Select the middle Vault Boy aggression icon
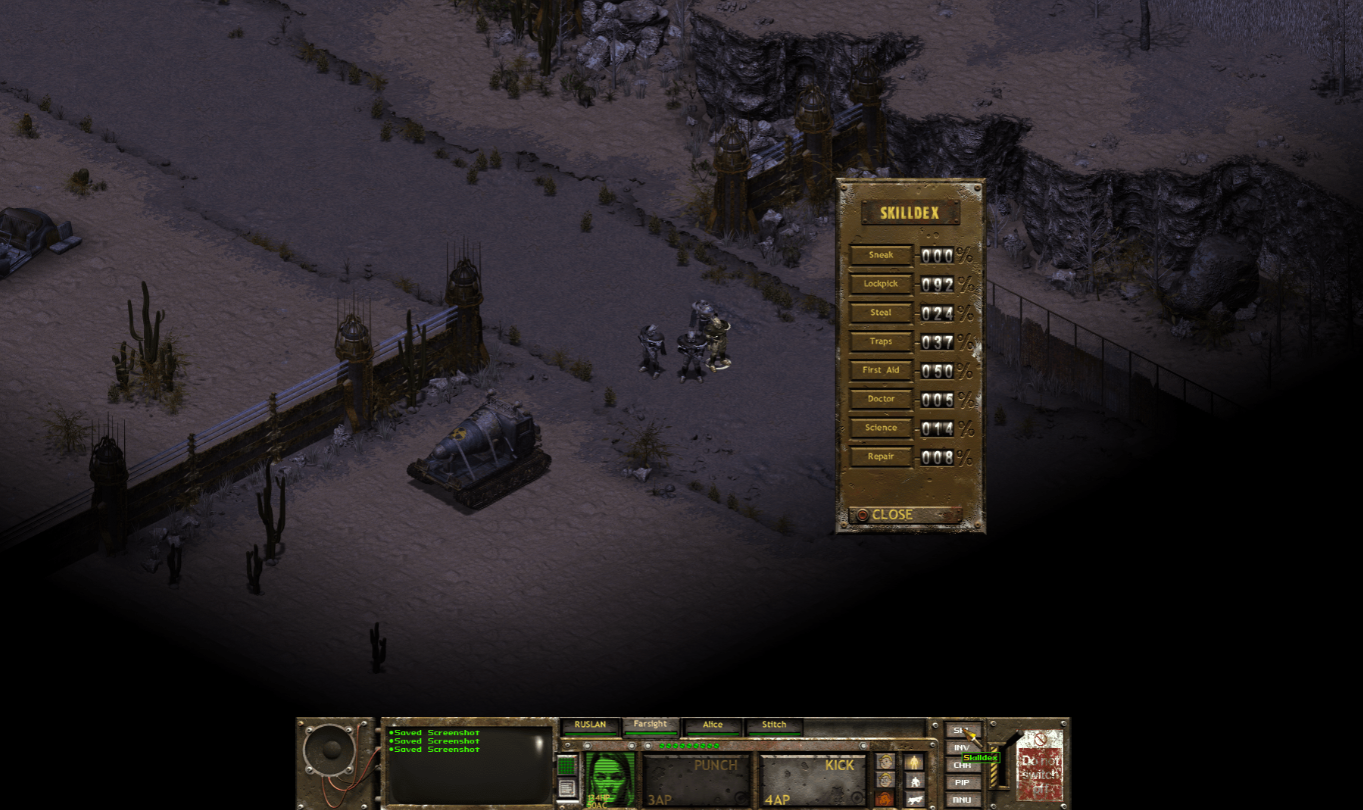The height and width of the screenshot is (810, 1363). pos(885,780)
